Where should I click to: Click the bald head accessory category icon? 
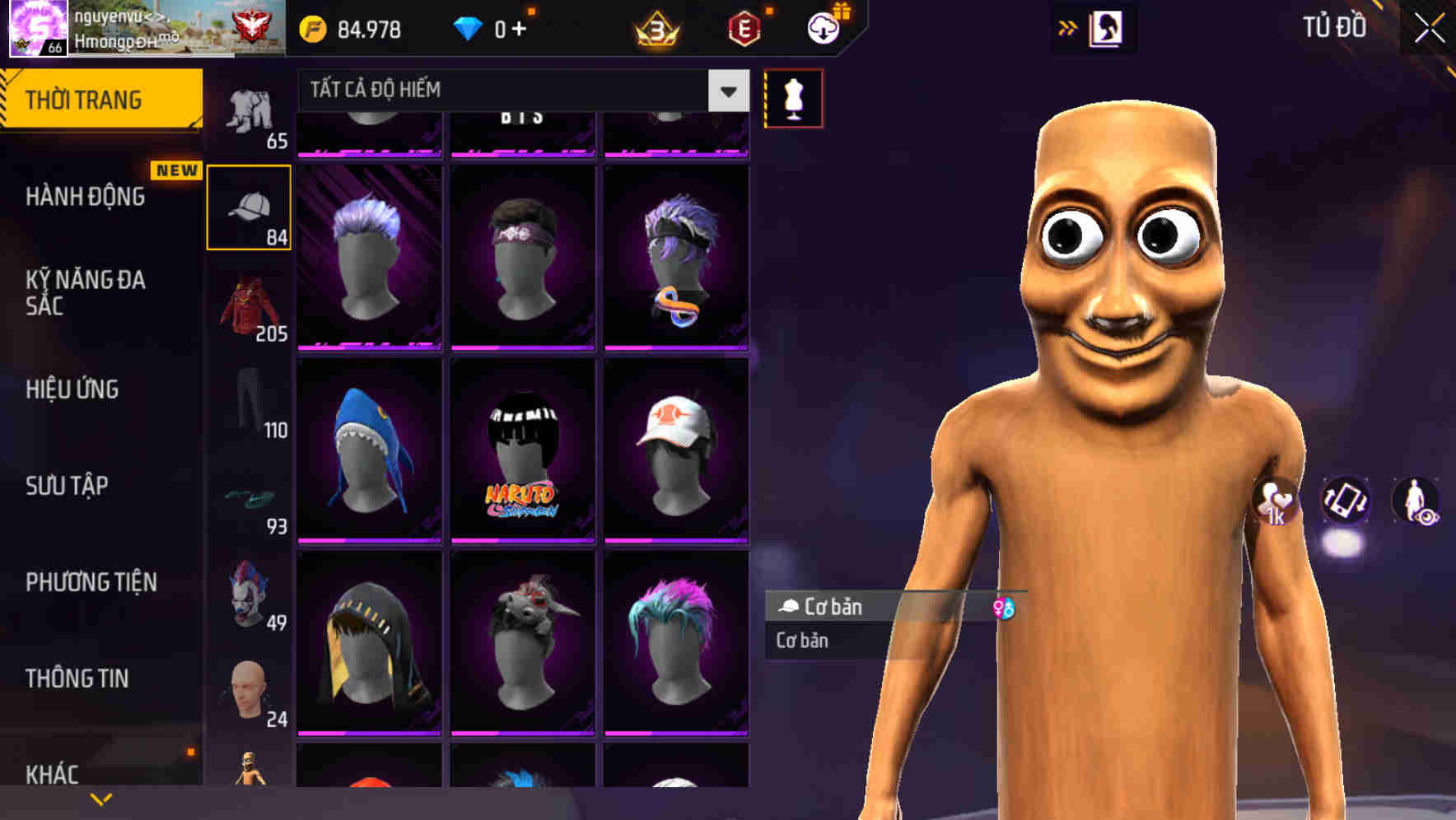[x=250, y=692]
